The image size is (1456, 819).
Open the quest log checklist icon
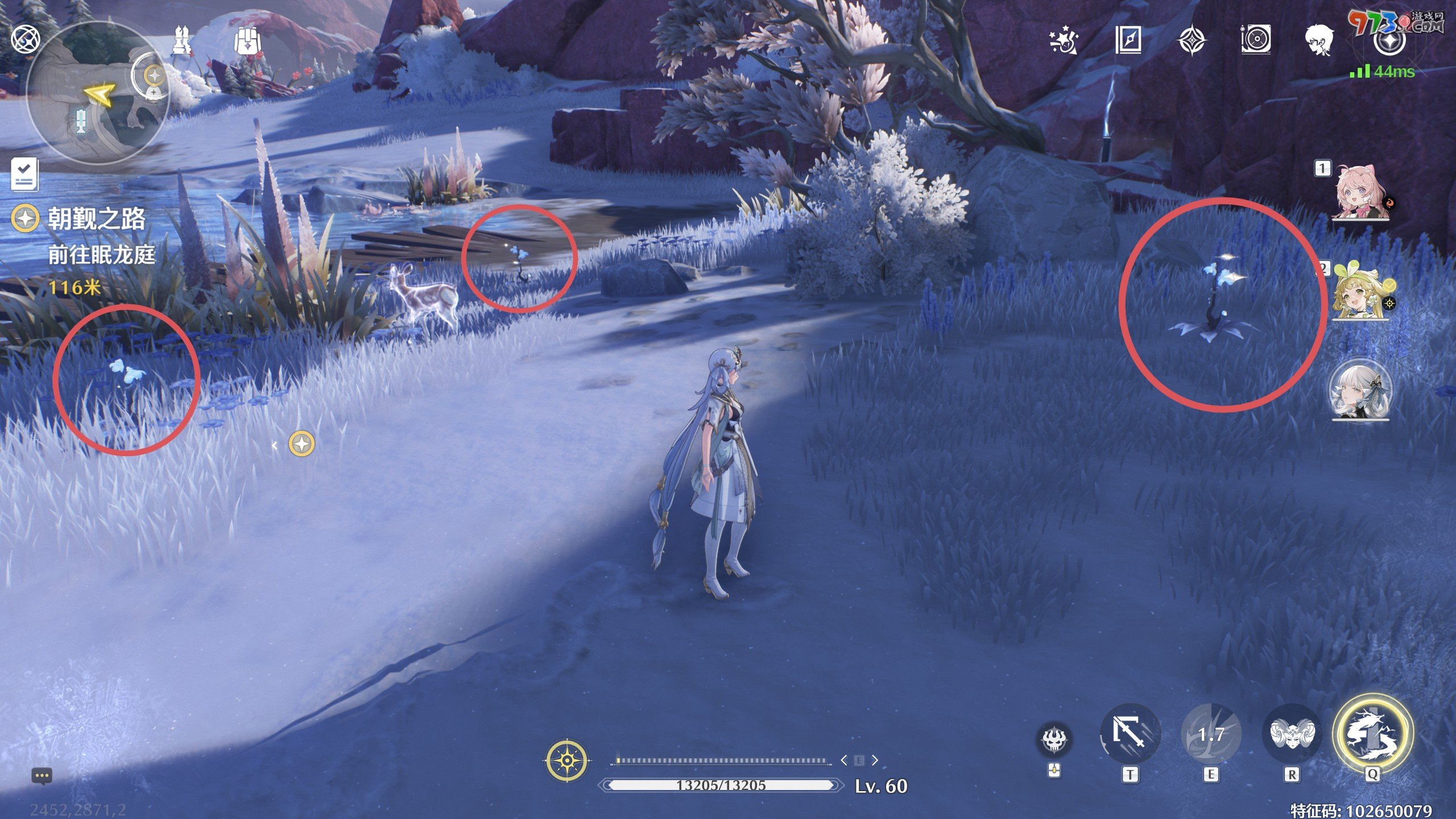pos(24,175)
